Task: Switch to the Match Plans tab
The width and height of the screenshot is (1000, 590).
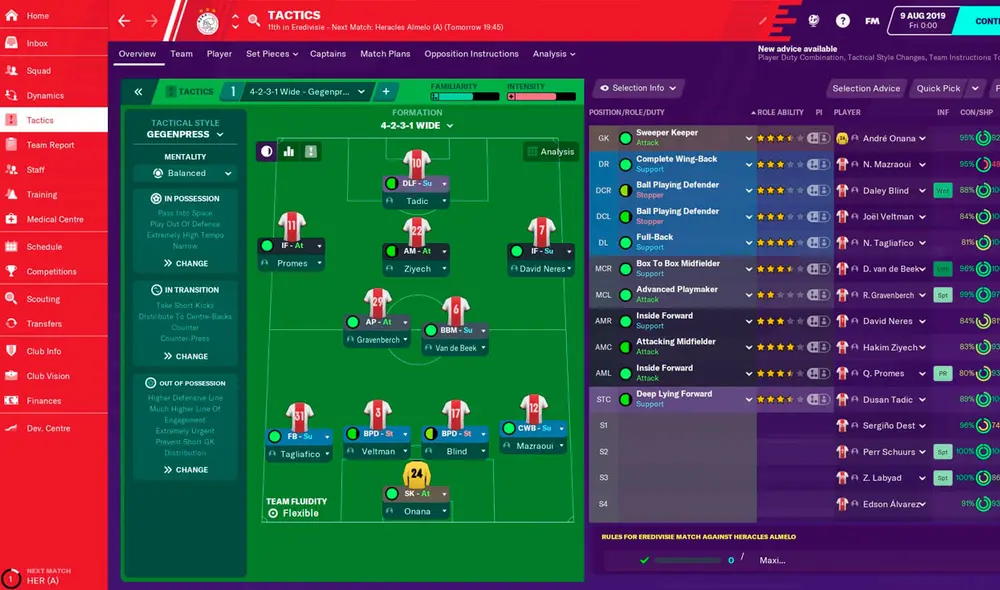Action: tap(385, 54)
